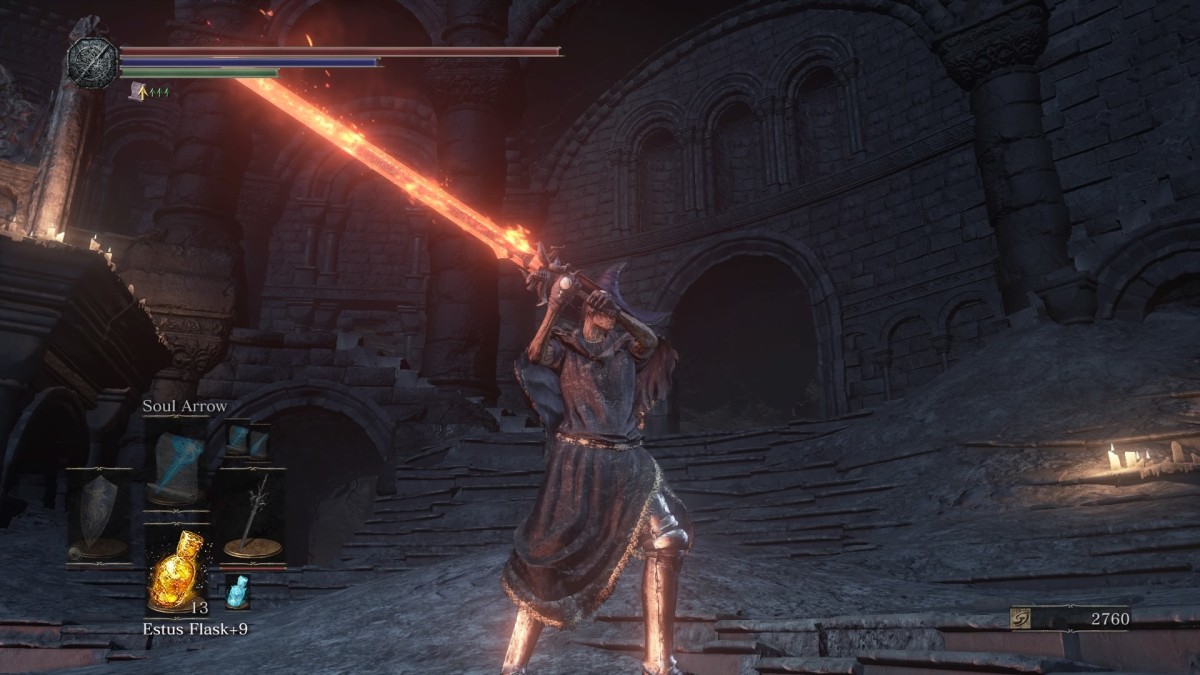The width and height of the screenshot is (1200, 675).
Task: Click the active buff status icon
Action: click(x=137, y=91)
